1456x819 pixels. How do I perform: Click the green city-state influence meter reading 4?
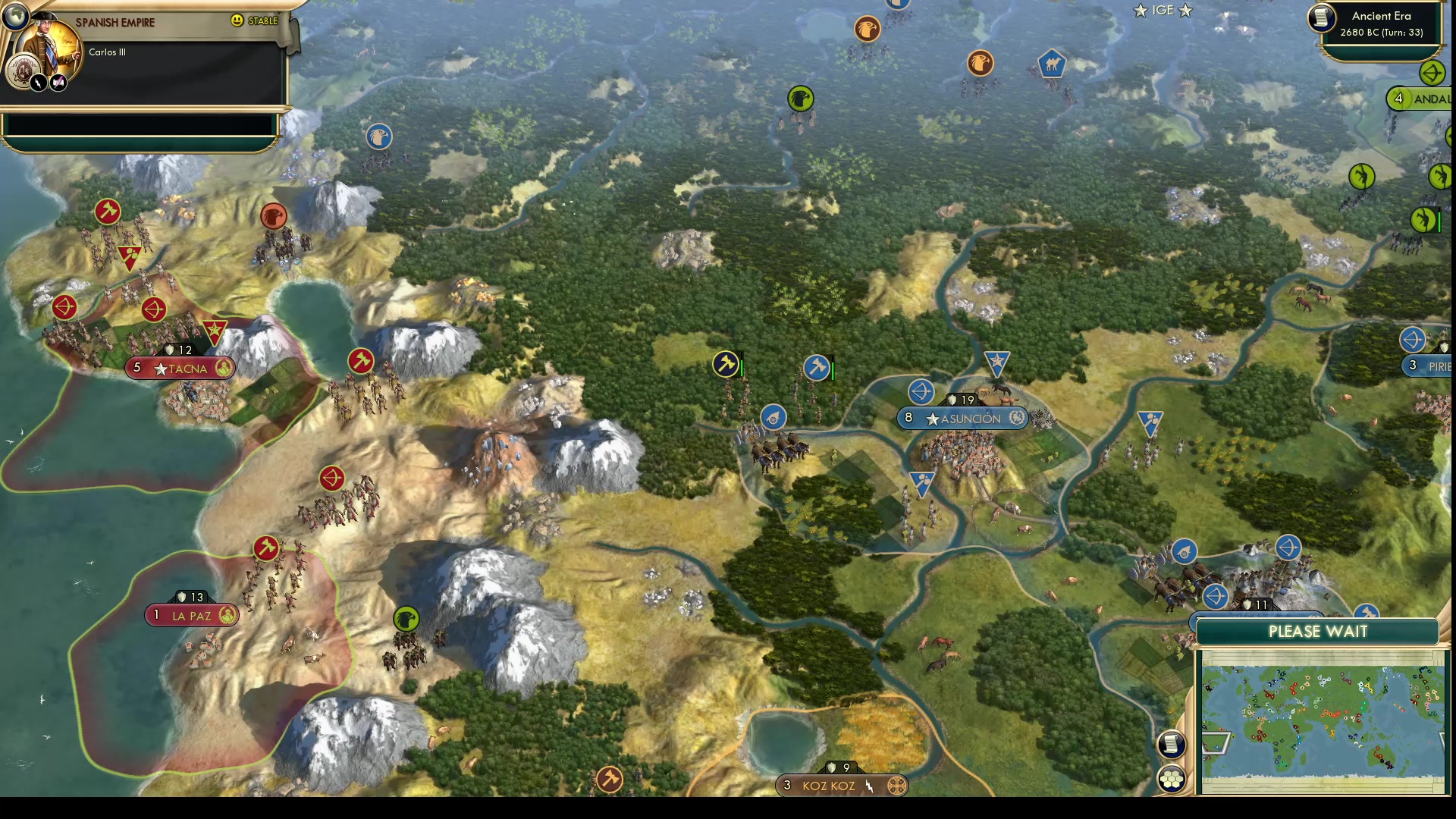click(1398, 99)
